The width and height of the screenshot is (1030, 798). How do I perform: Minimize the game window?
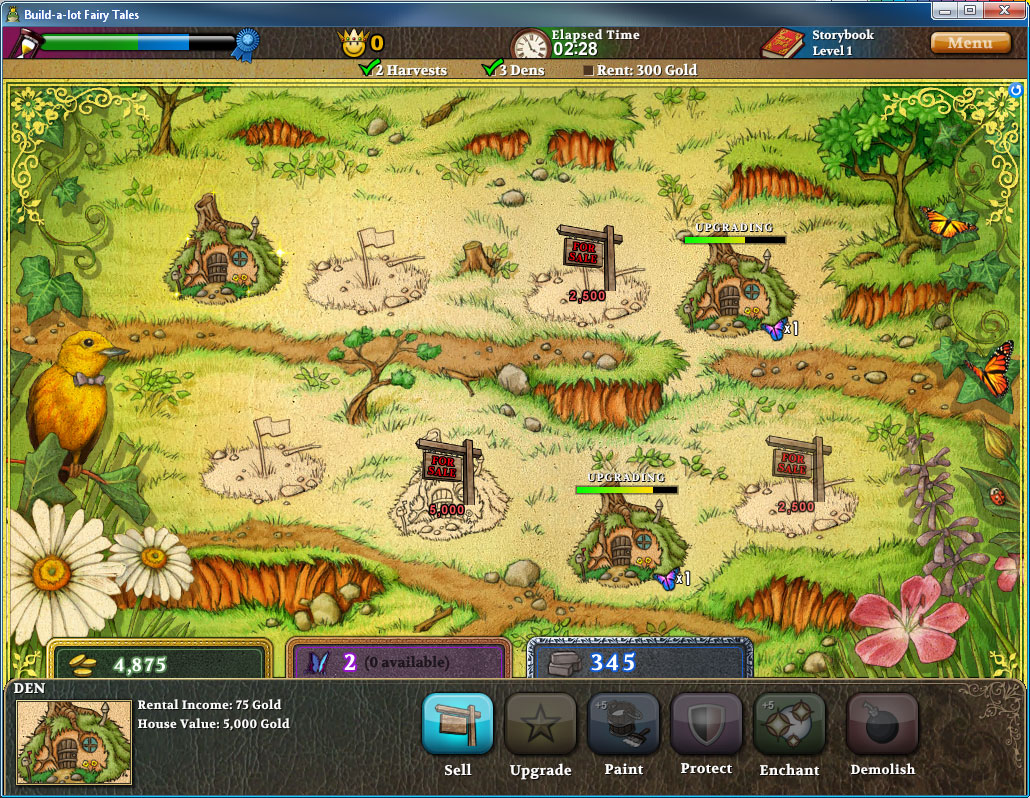point(945,10)
